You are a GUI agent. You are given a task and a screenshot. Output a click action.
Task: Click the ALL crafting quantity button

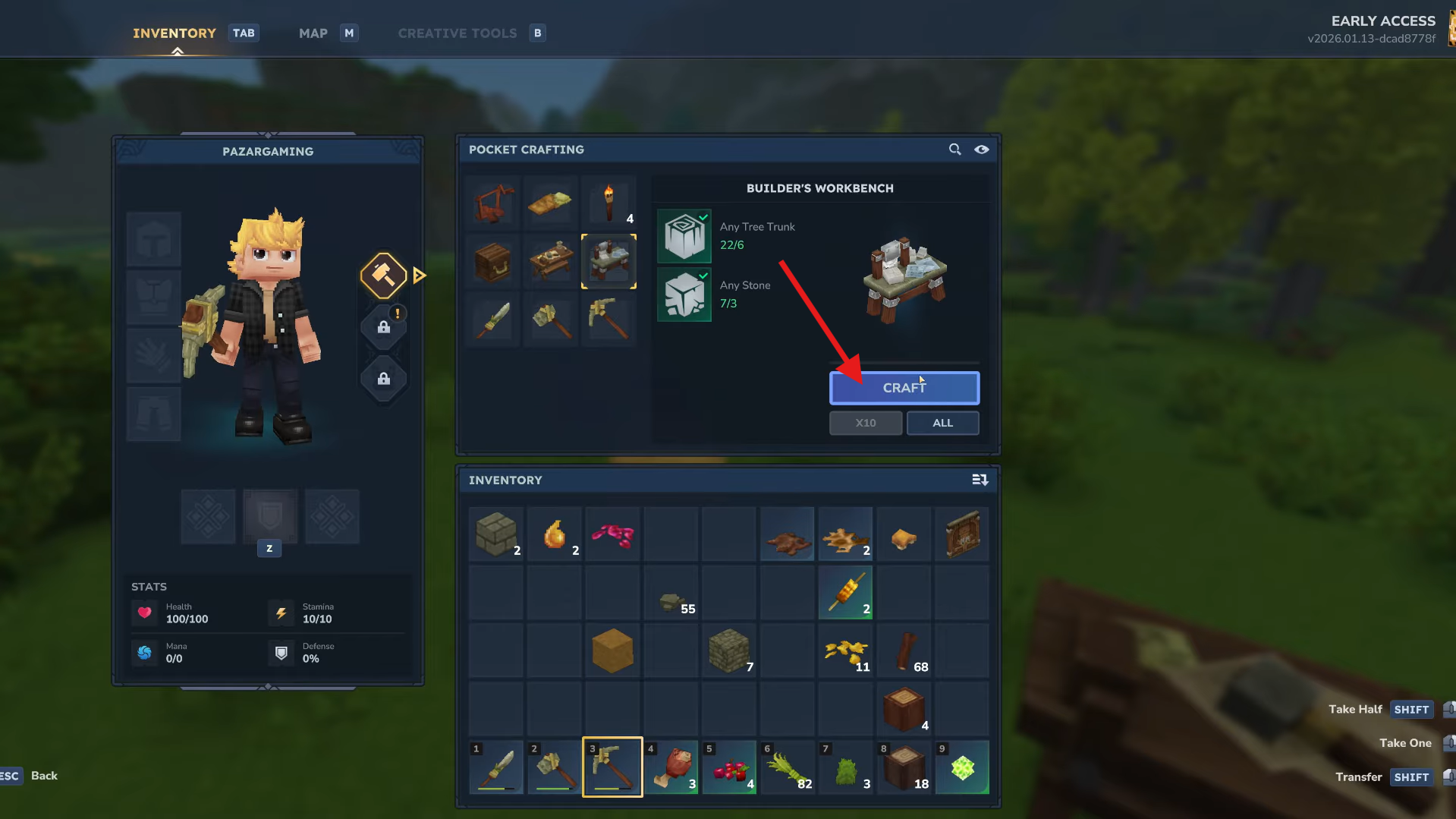click(x=942, y=423)
